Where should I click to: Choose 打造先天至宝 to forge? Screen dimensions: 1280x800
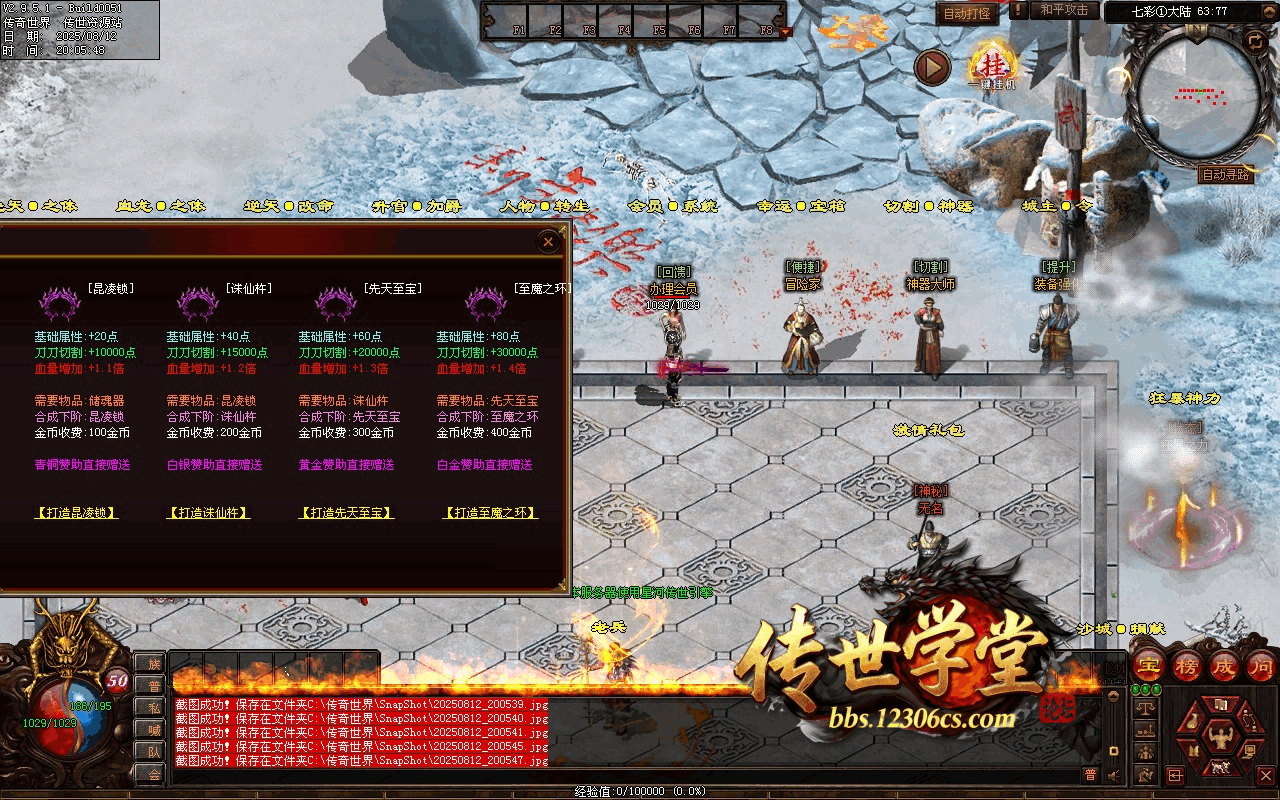(346, 513)
